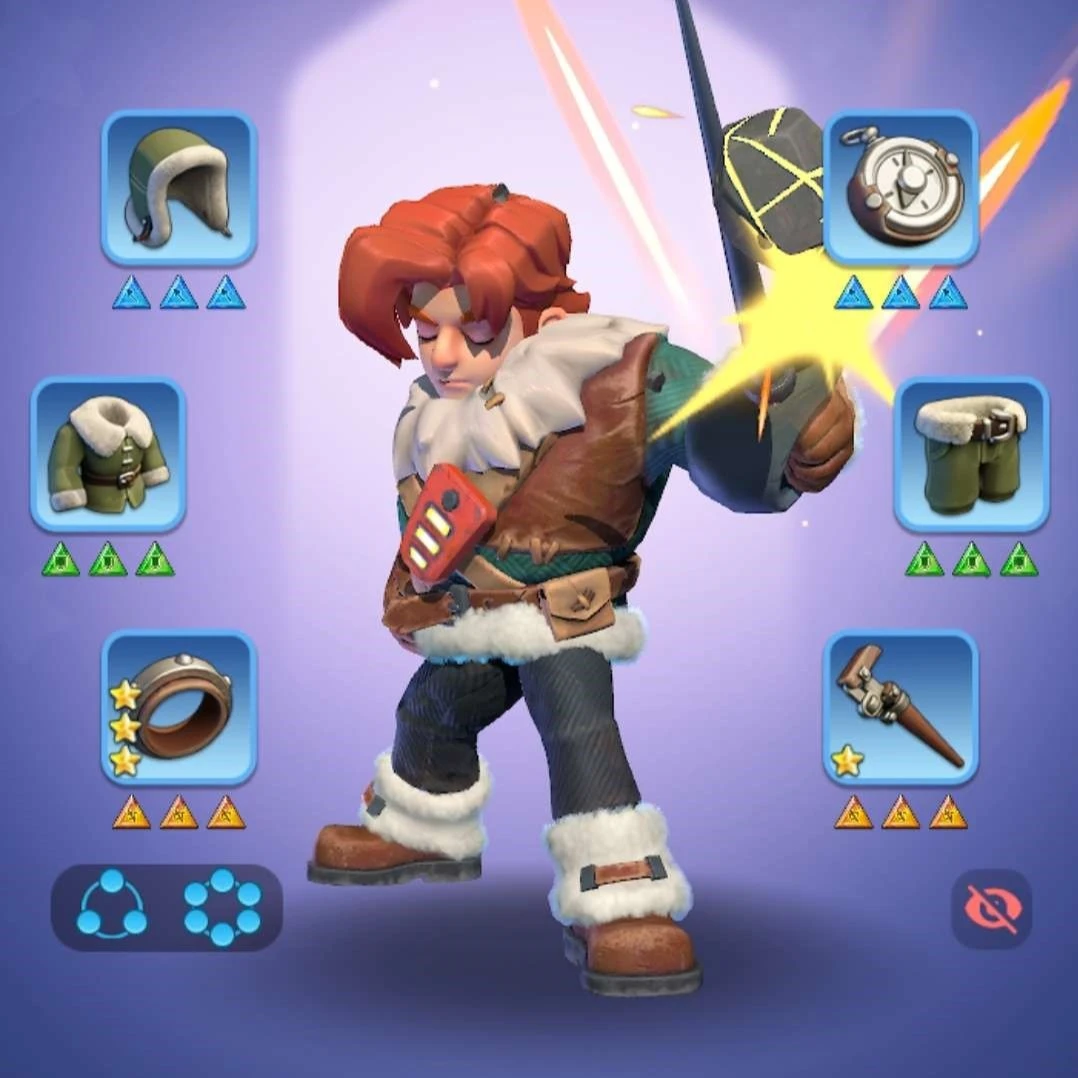Choose the leather ring equipment slot

pos(179,707)
